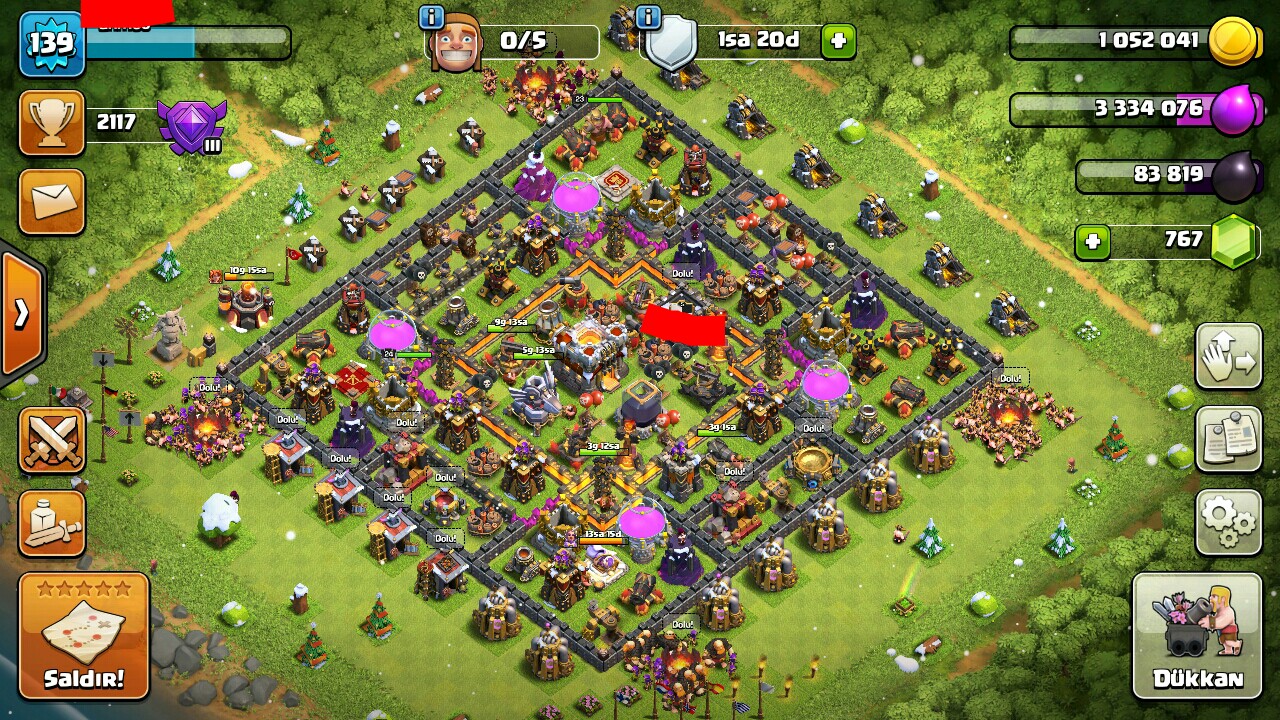Open the purple league badge

tap(193, 126)
